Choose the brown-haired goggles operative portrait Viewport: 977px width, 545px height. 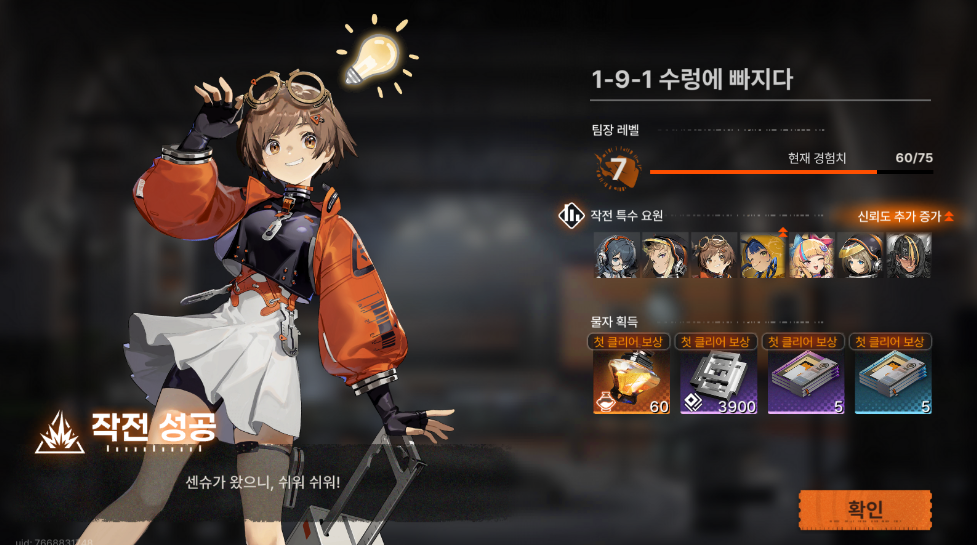click(x=713, y=255)
